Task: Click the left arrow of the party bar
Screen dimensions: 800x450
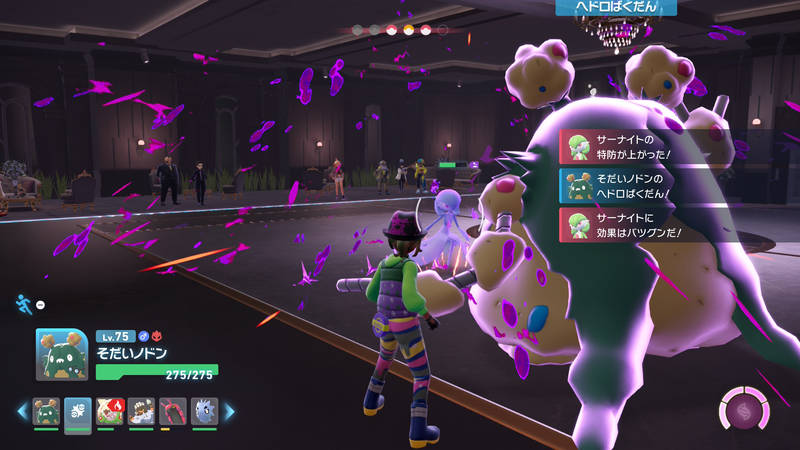Action: click(x=22, y=411)
